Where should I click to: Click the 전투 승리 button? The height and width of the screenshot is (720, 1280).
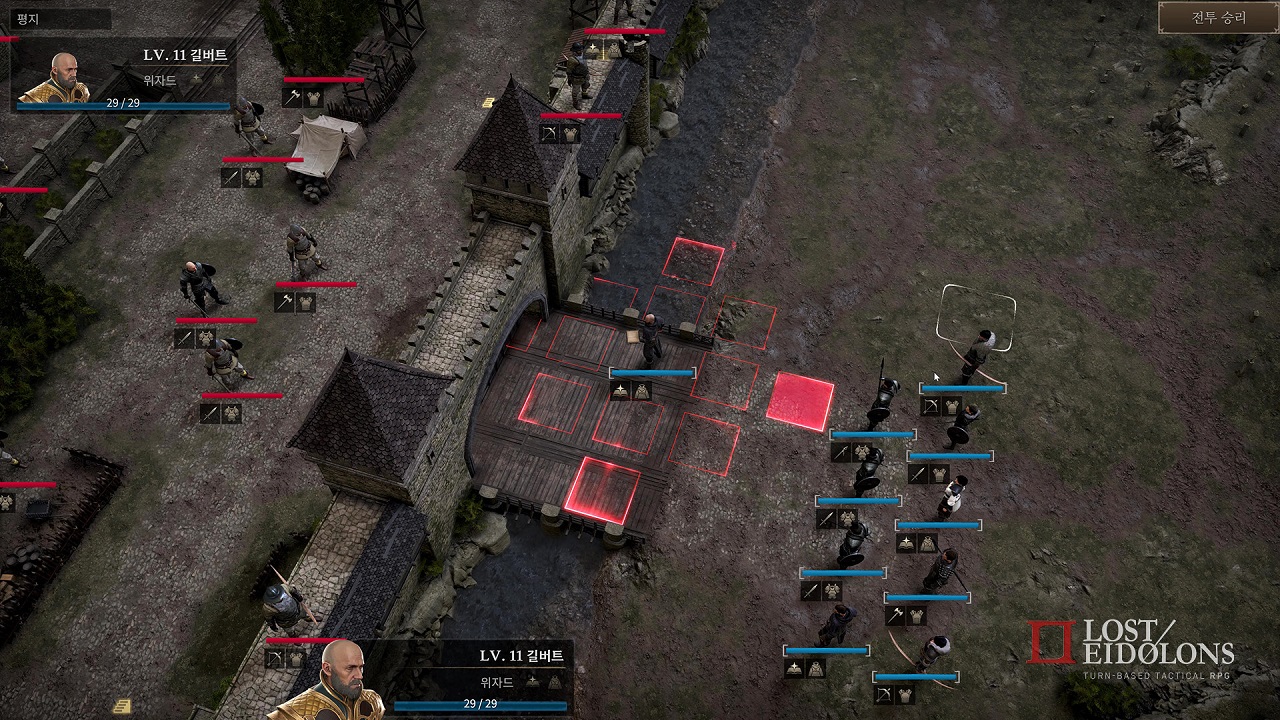tap(1218, 18)
